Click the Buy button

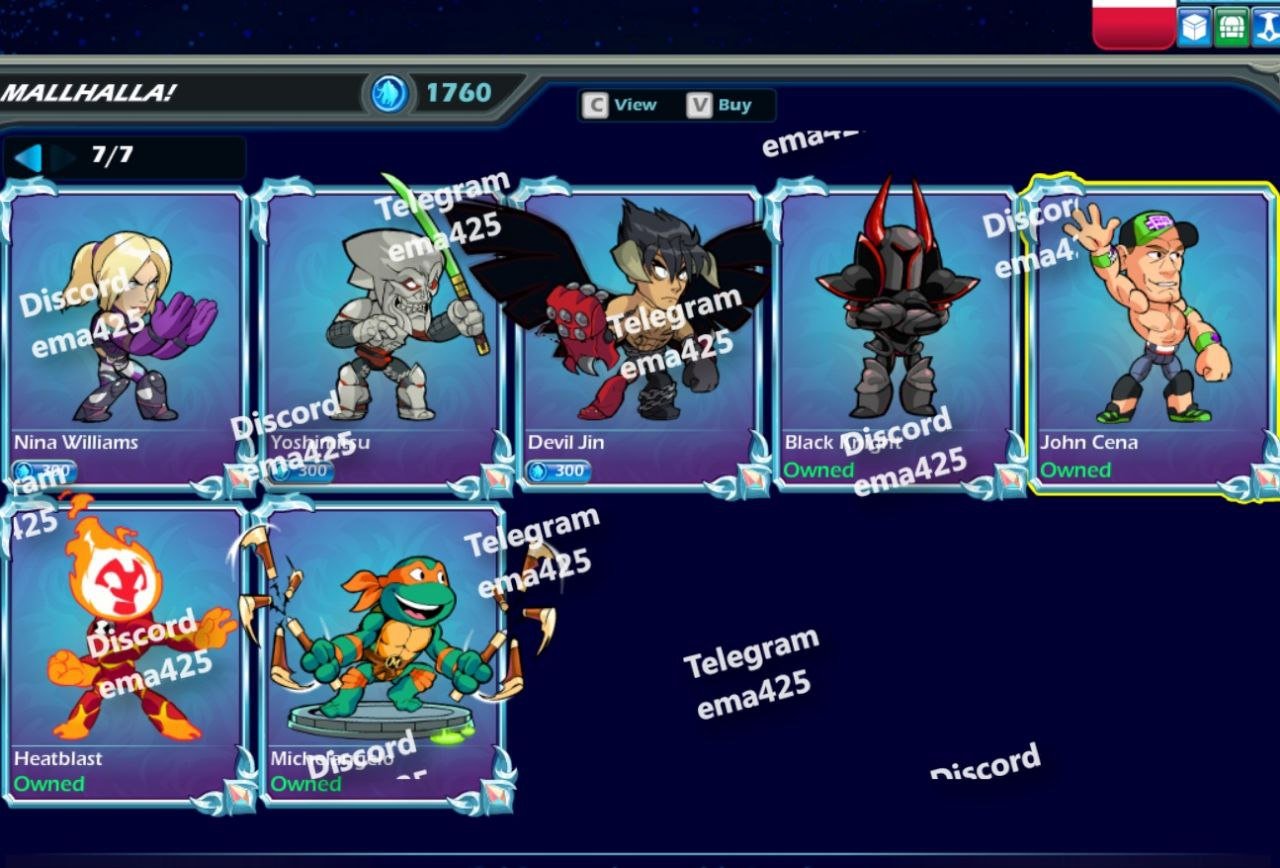click(x=722, y=105)
